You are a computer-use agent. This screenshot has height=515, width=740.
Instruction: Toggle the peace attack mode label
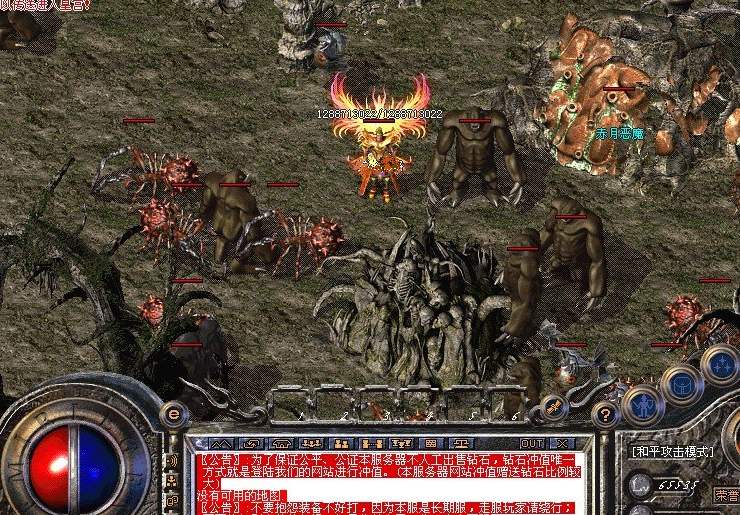pyautogui.click(x=672, y=452)
